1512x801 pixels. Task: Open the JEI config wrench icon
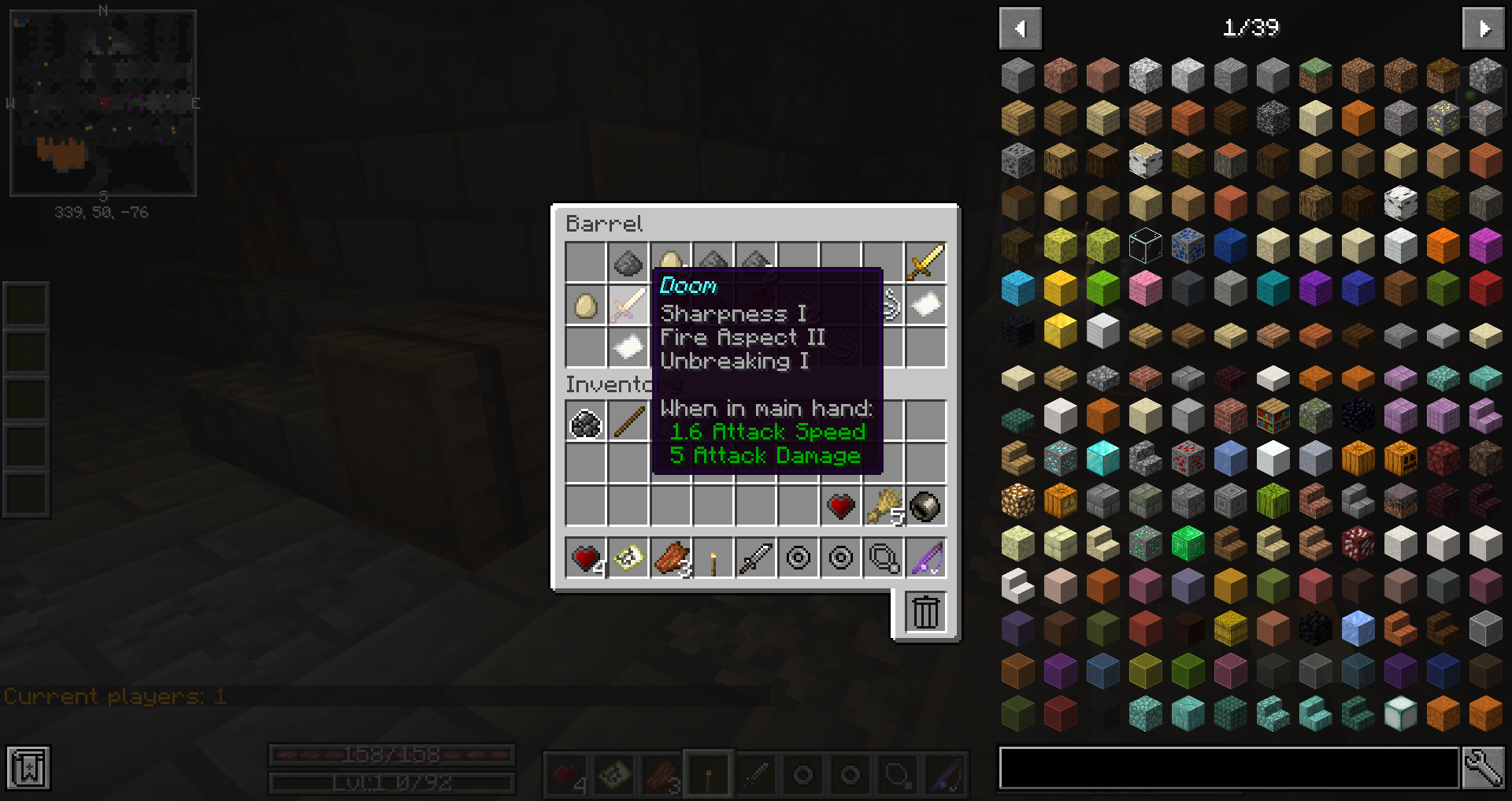pos(1484,768)
